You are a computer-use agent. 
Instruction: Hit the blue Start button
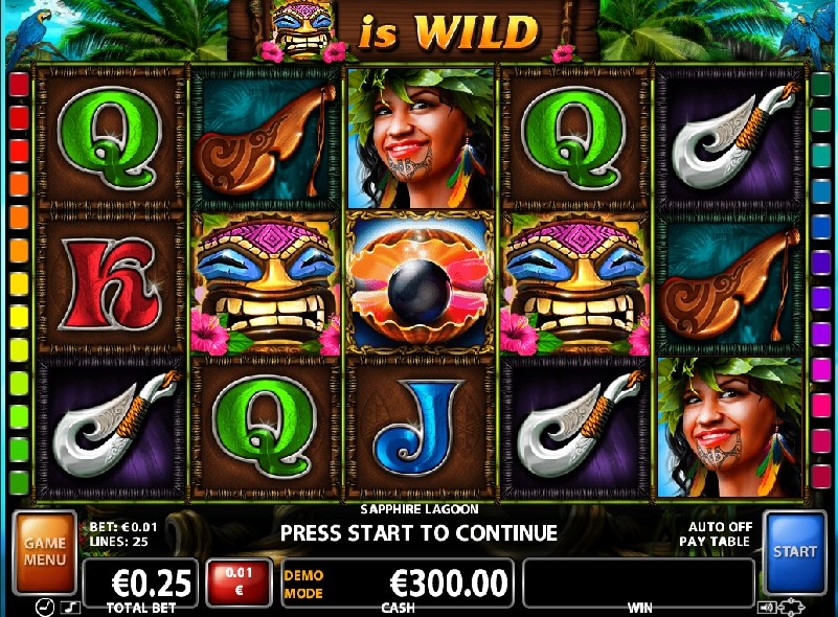pyautogui.click(x=794, y=551)
